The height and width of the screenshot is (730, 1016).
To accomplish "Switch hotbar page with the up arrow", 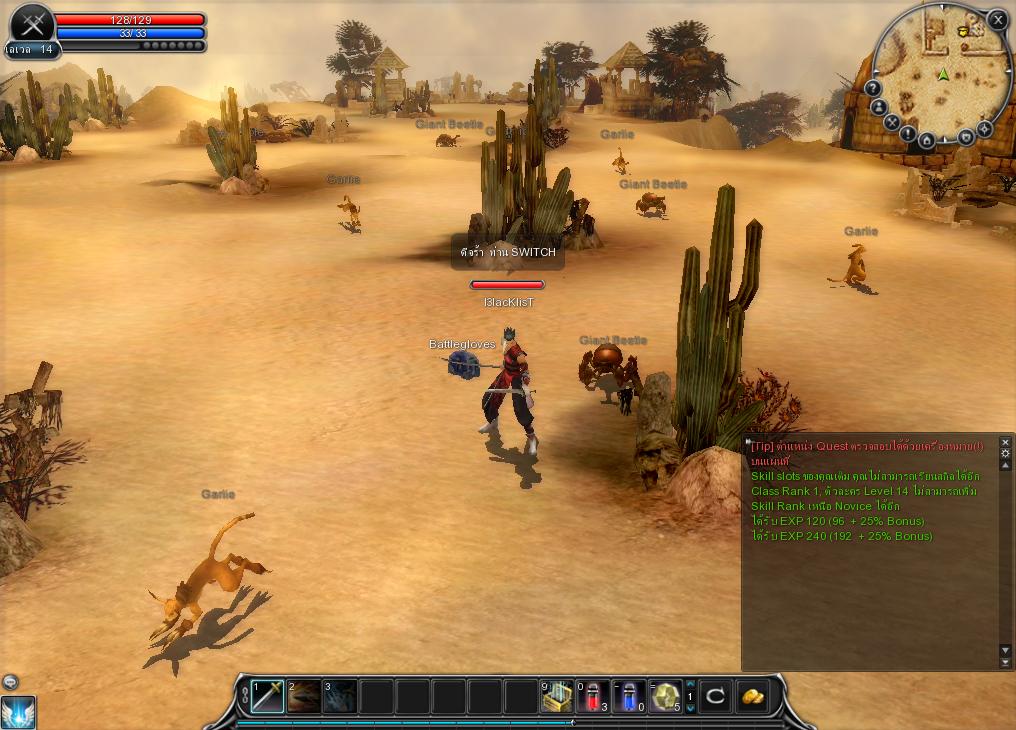I will coord(689,684).
